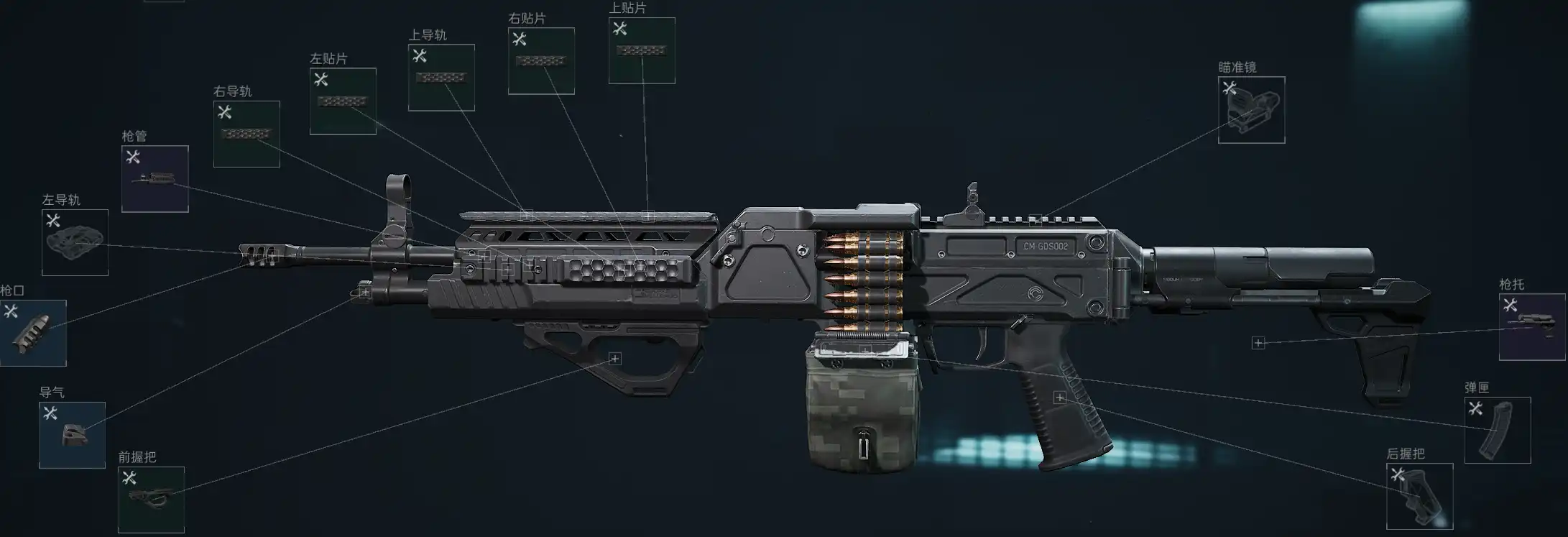
Task: Choose the 右贴片 right patch slot
Action: (x=541, y=61)
